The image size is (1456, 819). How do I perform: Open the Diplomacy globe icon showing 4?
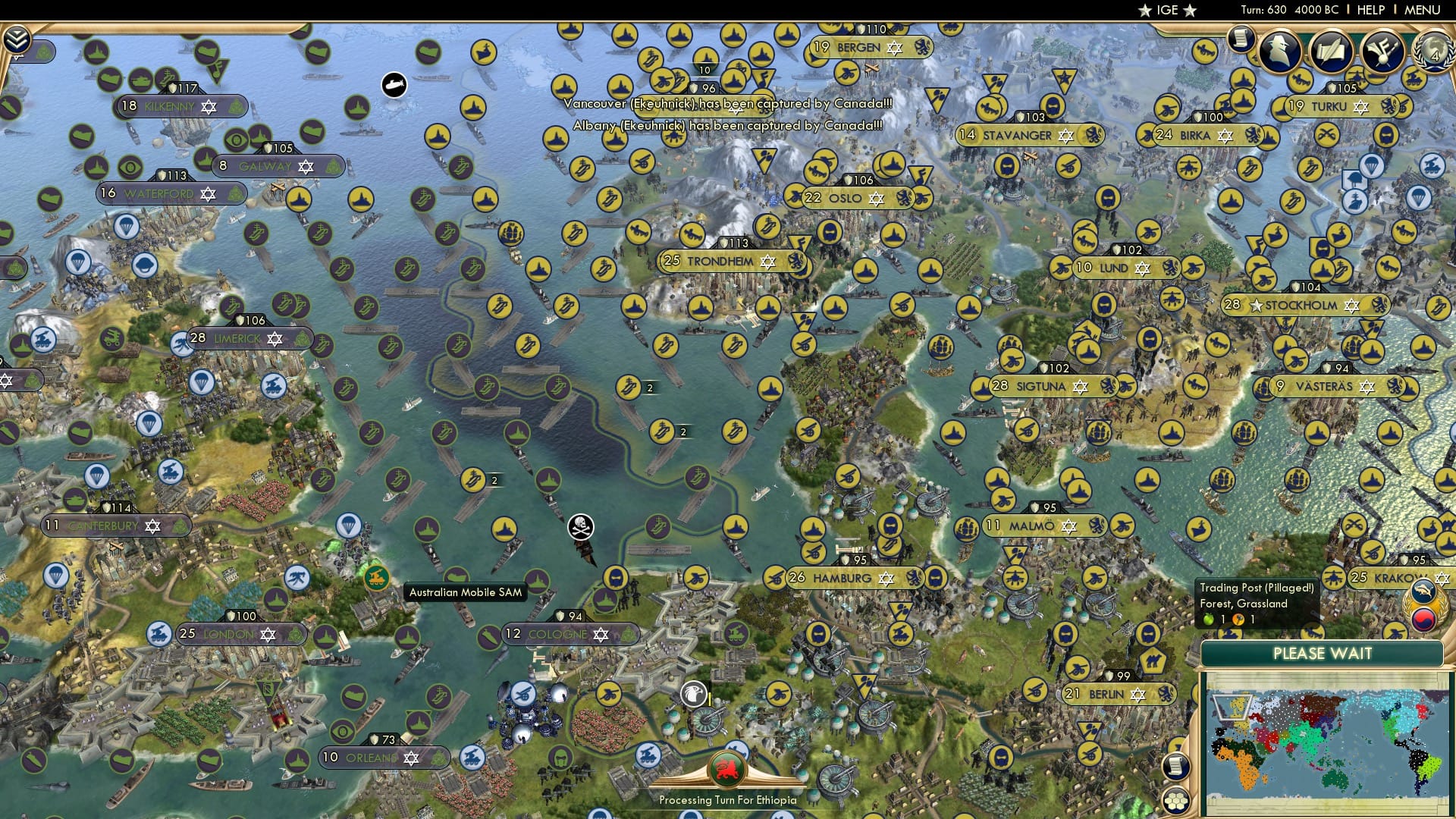[1436, 51]
